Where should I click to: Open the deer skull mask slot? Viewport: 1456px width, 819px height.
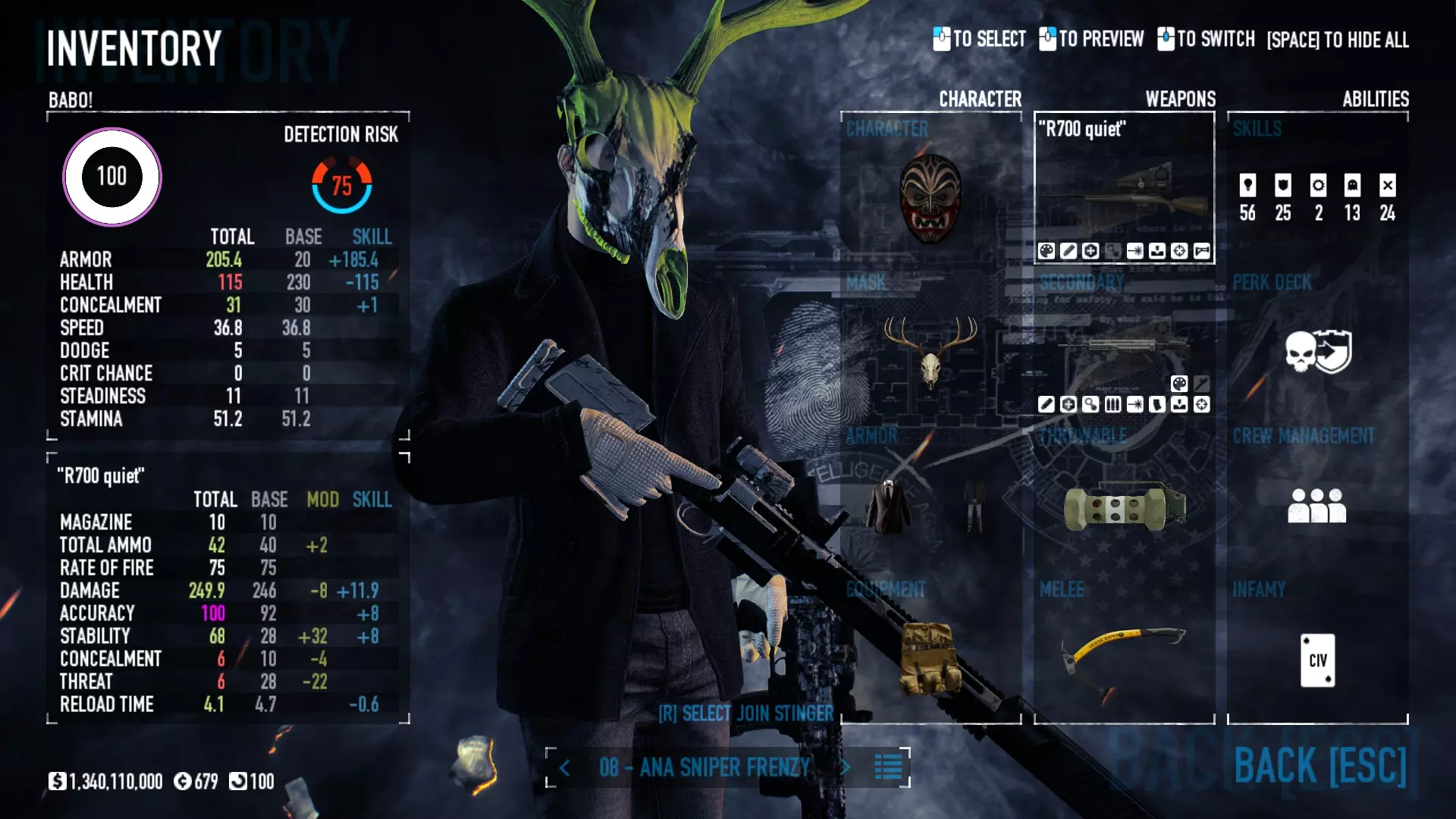pyautogui.click(x=930, y=350)
